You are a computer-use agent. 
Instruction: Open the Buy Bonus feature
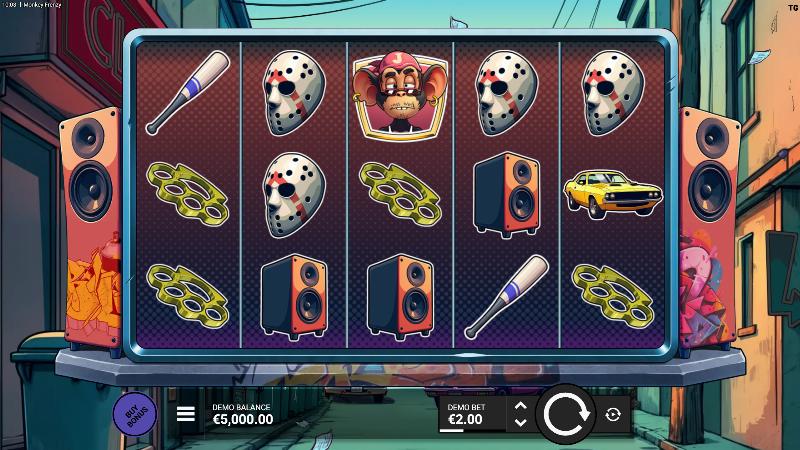134,413
